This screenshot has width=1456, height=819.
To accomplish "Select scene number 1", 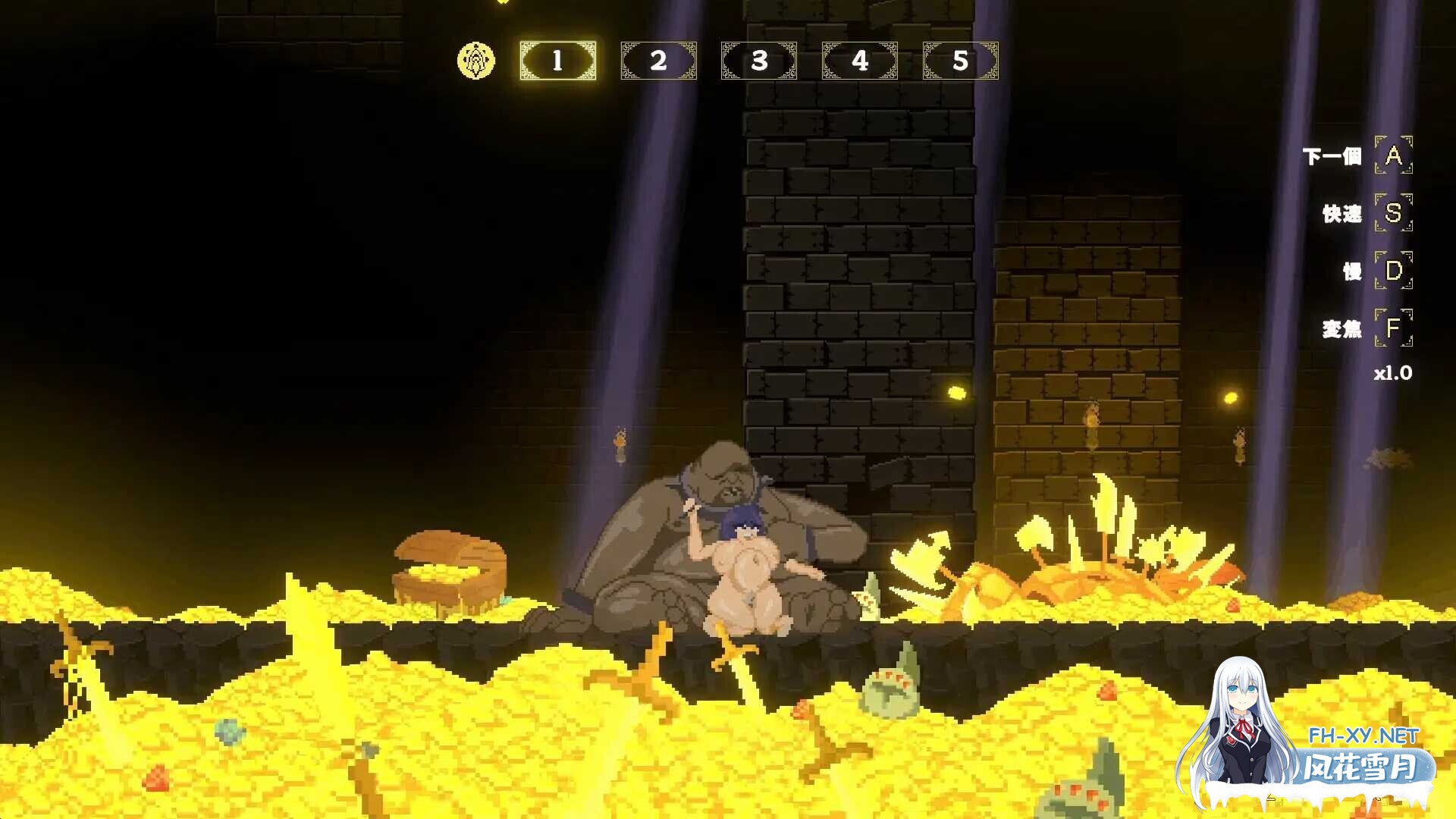I will point(558,61).
